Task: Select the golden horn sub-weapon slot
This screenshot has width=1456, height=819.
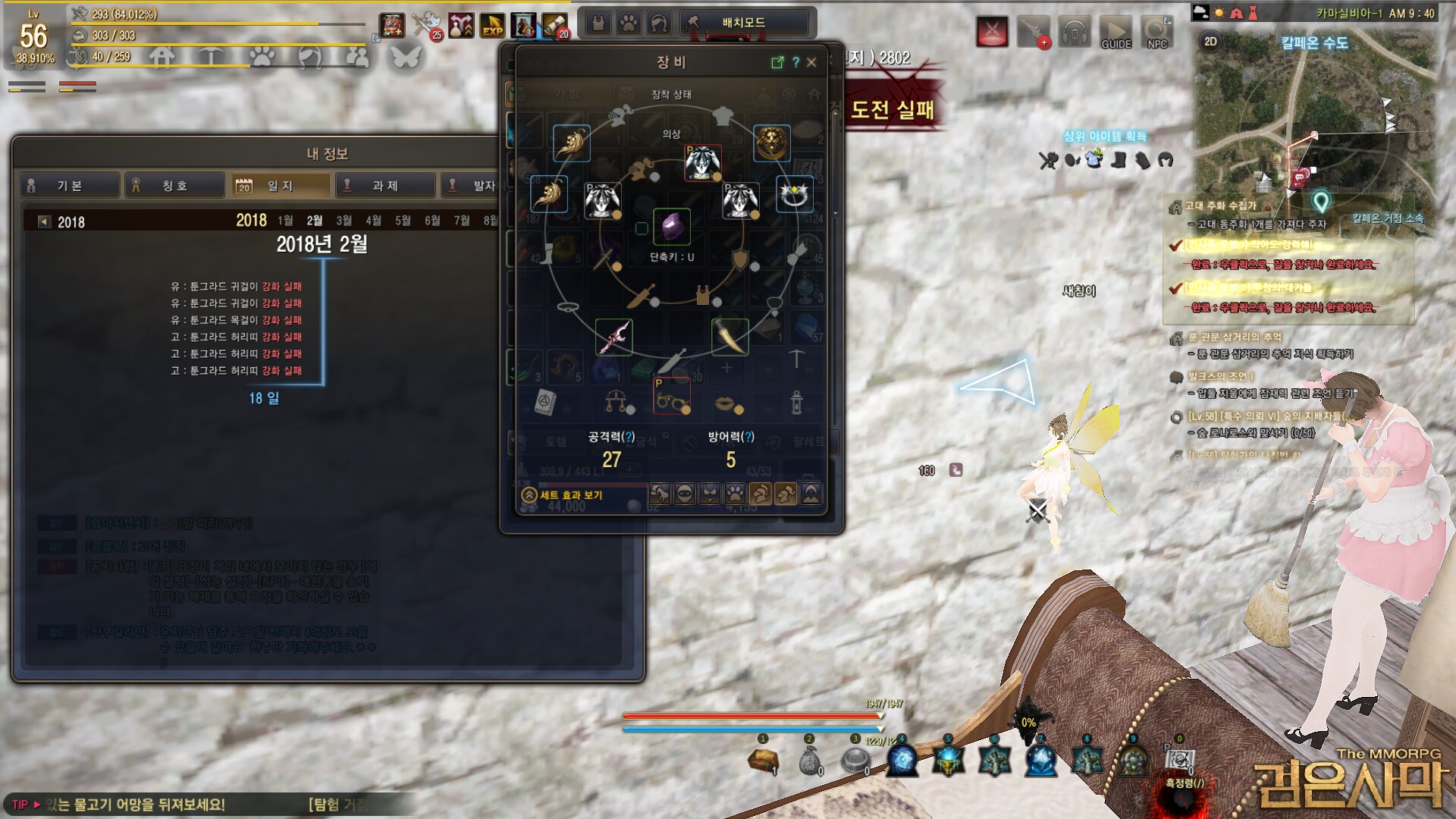Action: coord(730,337)
